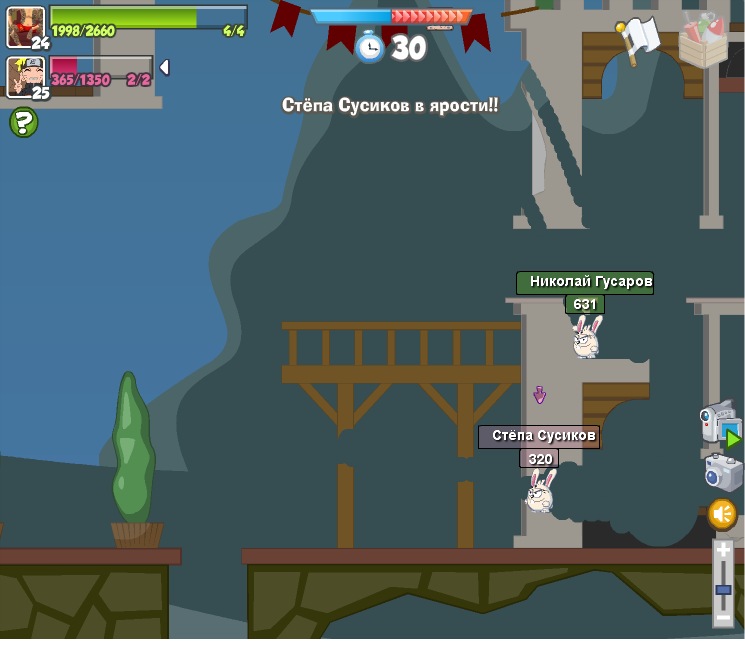Click the white surrender flag icon

pos(639,39)
